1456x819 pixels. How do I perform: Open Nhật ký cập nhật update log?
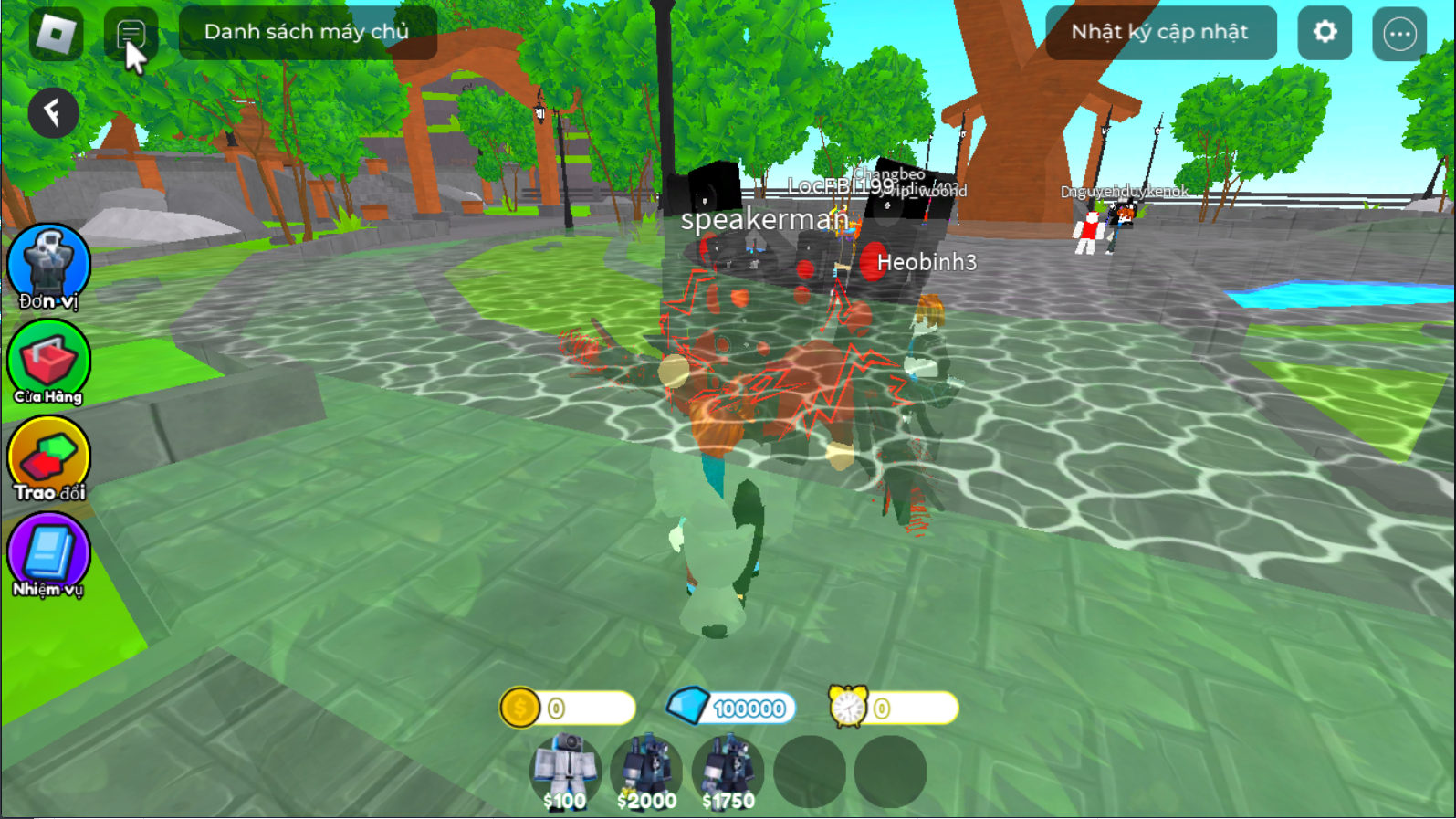[x=1160, y=32]
